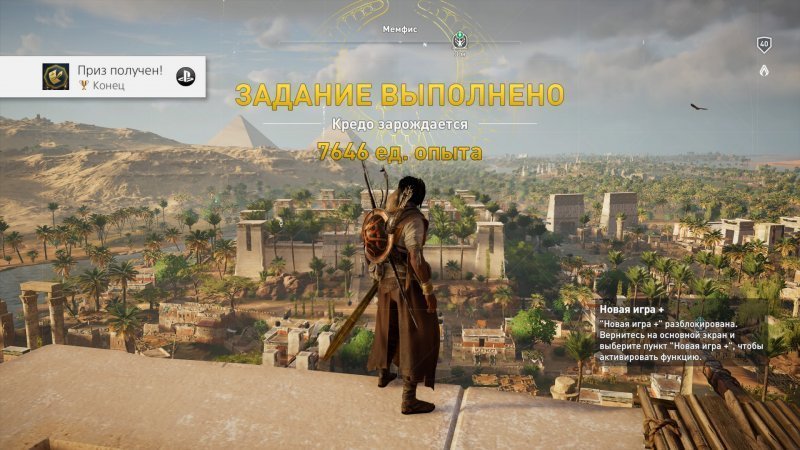
Task: Click the flame icon below the level badge
Action: point(764,71)
